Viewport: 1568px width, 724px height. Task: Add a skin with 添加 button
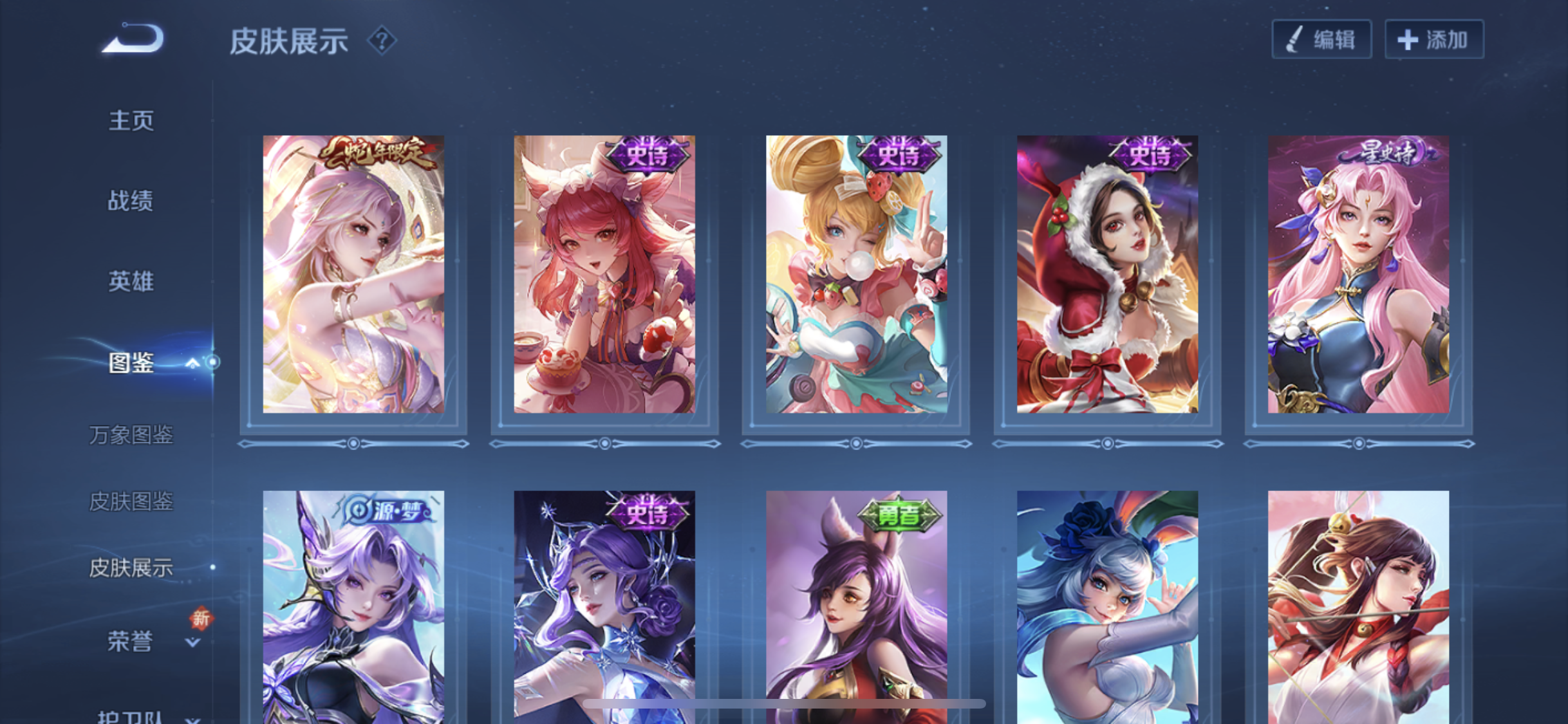1434,40
